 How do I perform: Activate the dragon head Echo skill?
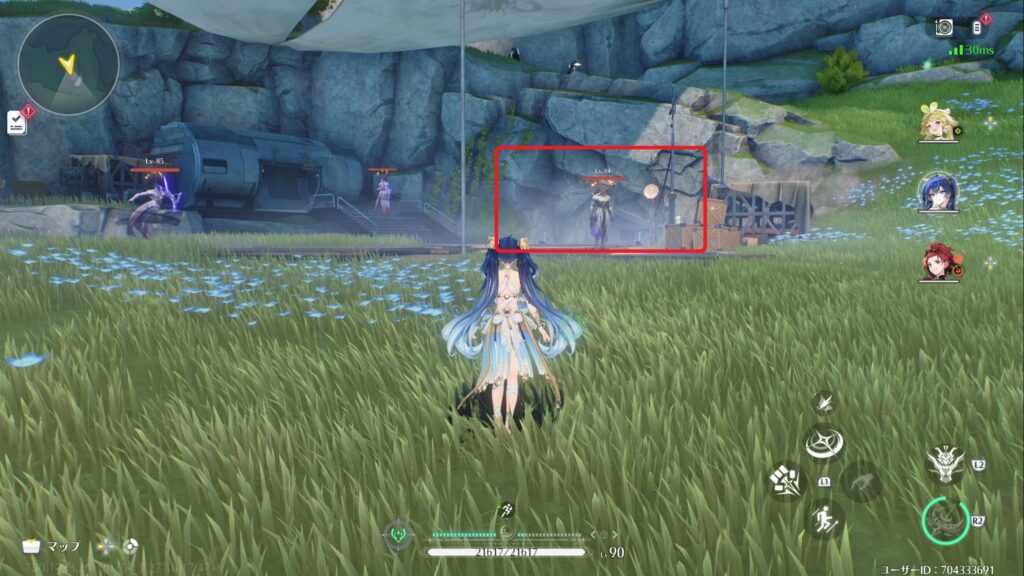945,462
